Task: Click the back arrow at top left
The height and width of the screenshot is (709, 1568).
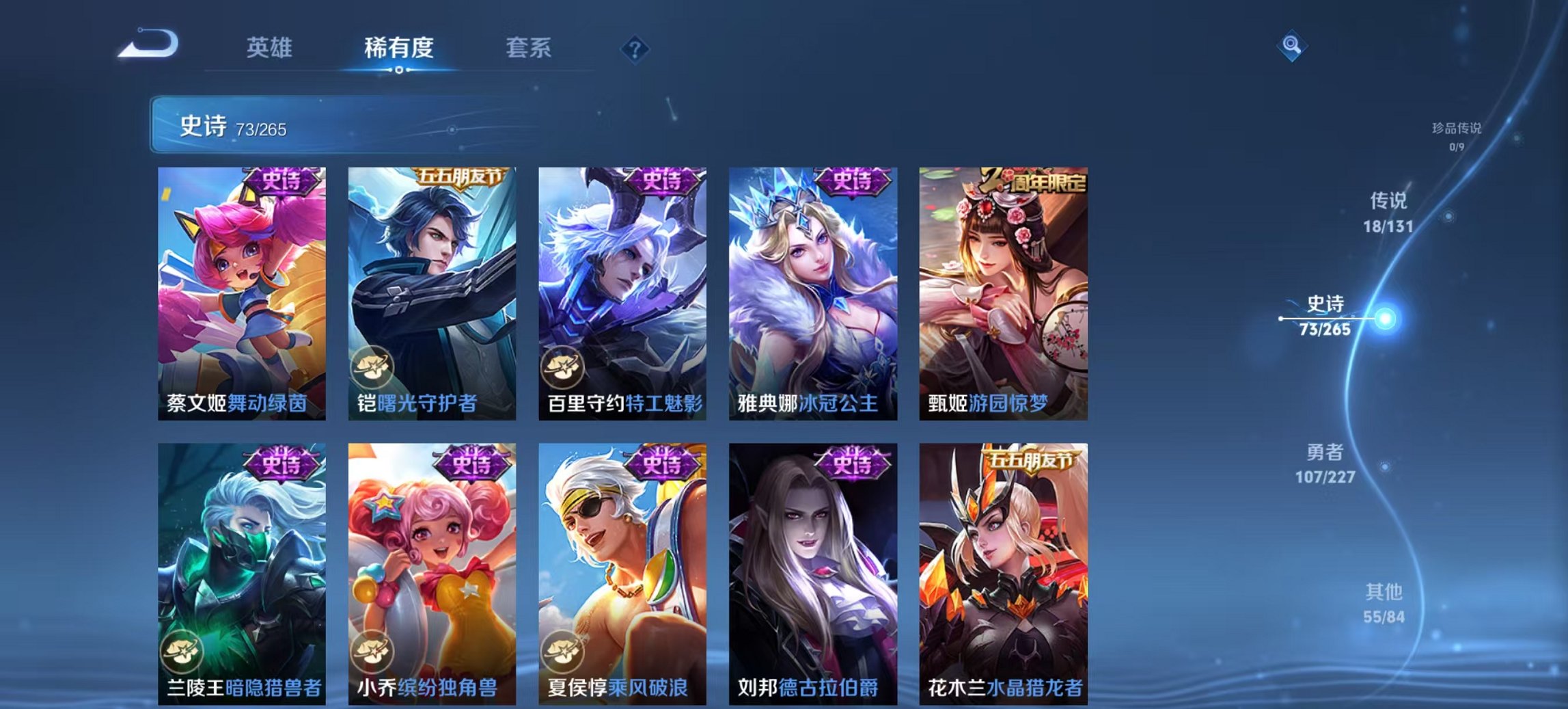Action: tap(146, 45)
